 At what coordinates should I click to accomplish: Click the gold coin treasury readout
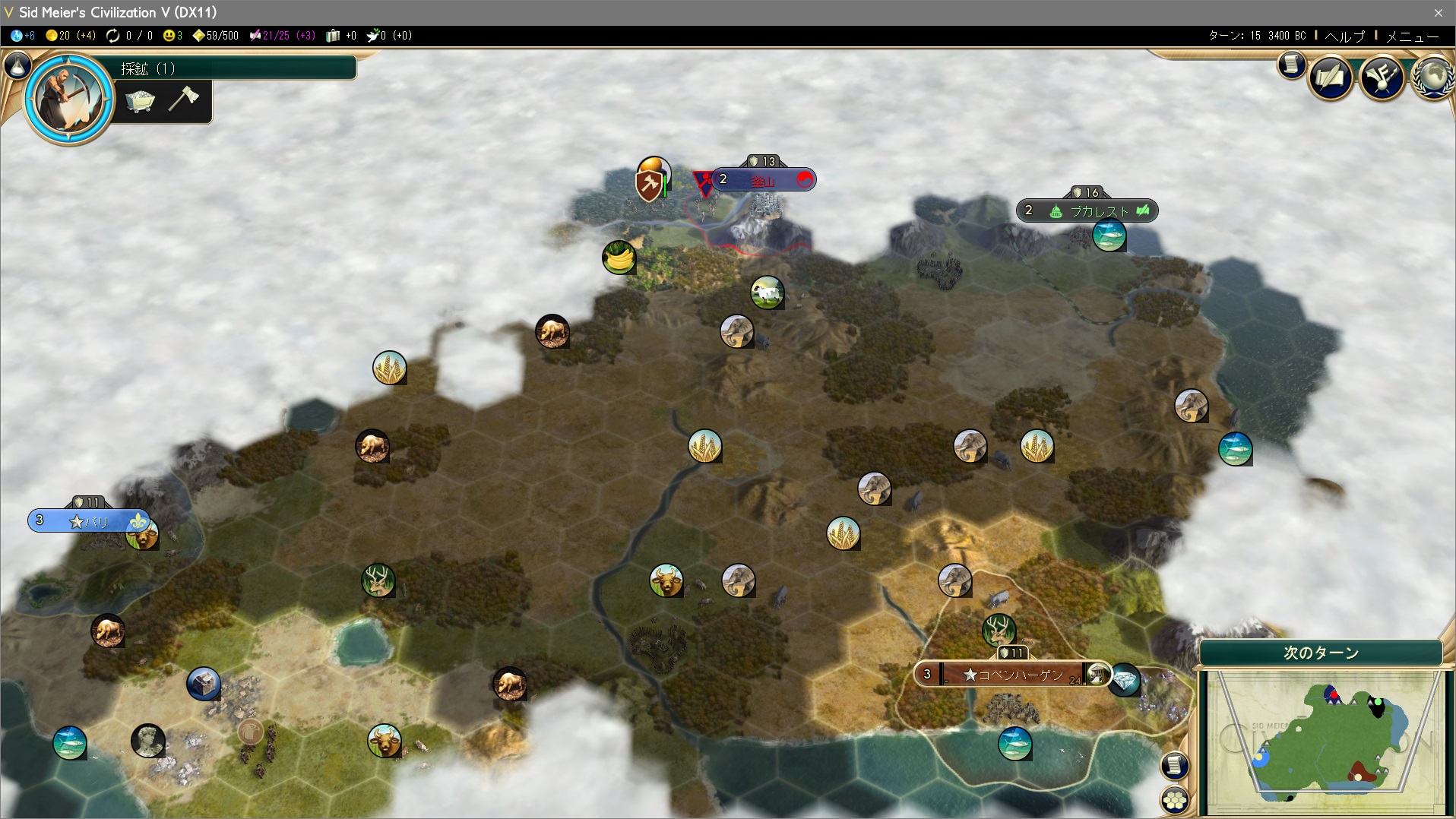click(70, 36)
